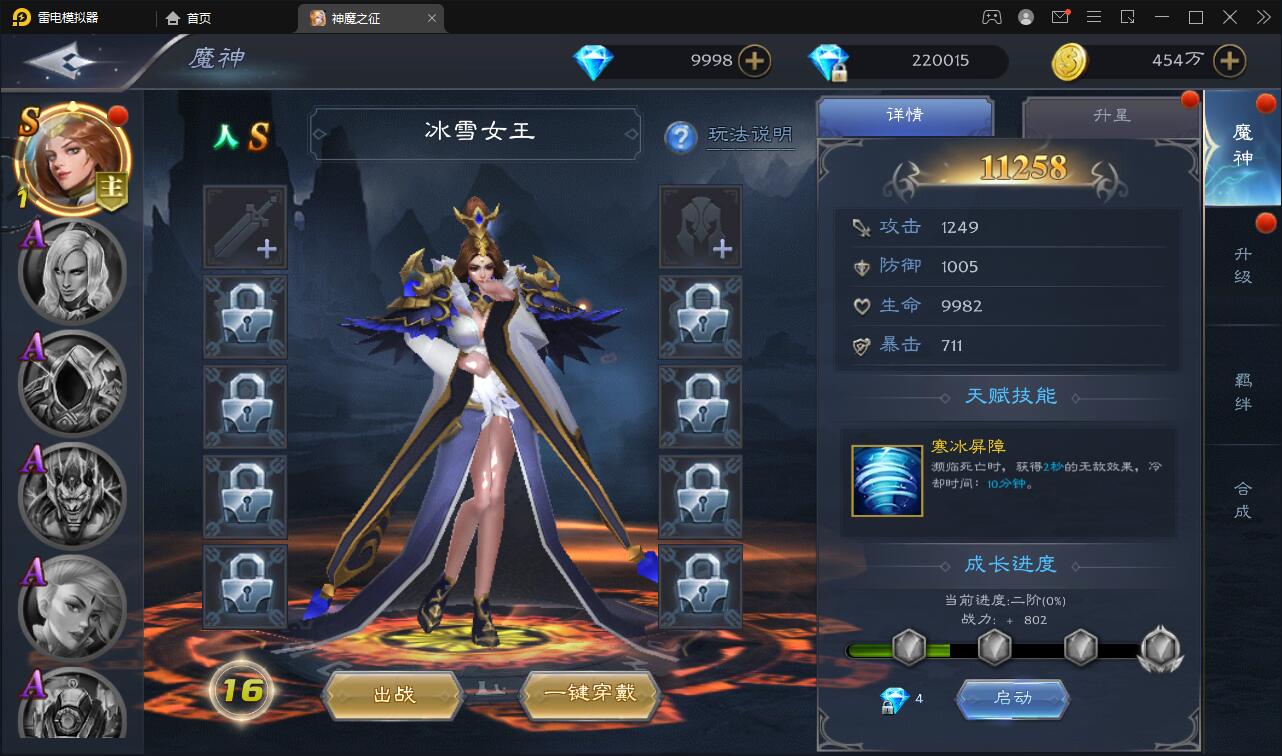
Task: Open the 魔神 side tab
Action: click(1243, 146)
